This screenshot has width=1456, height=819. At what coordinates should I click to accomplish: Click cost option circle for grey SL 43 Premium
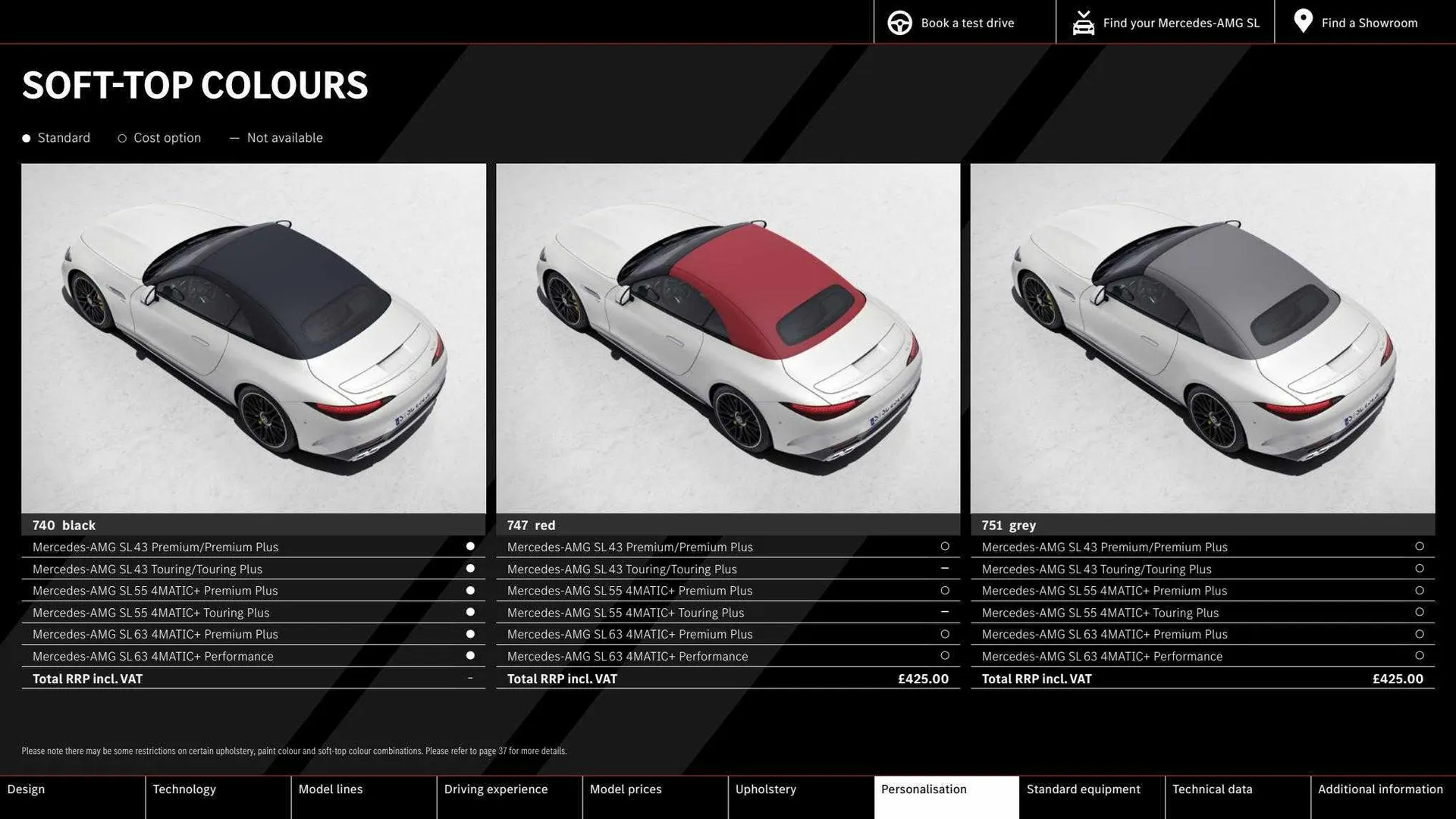[1419, 547]
